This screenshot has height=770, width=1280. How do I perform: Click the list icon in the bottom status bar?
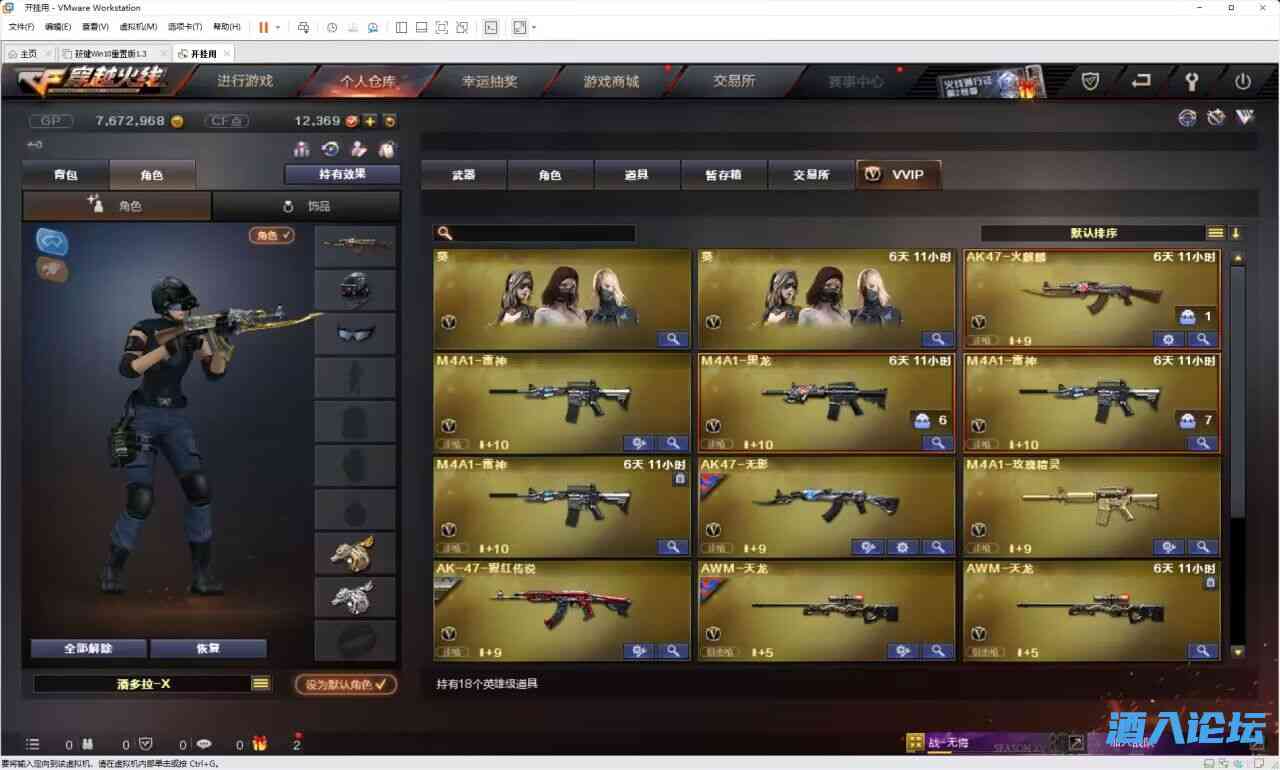click(x=33, y=744)
